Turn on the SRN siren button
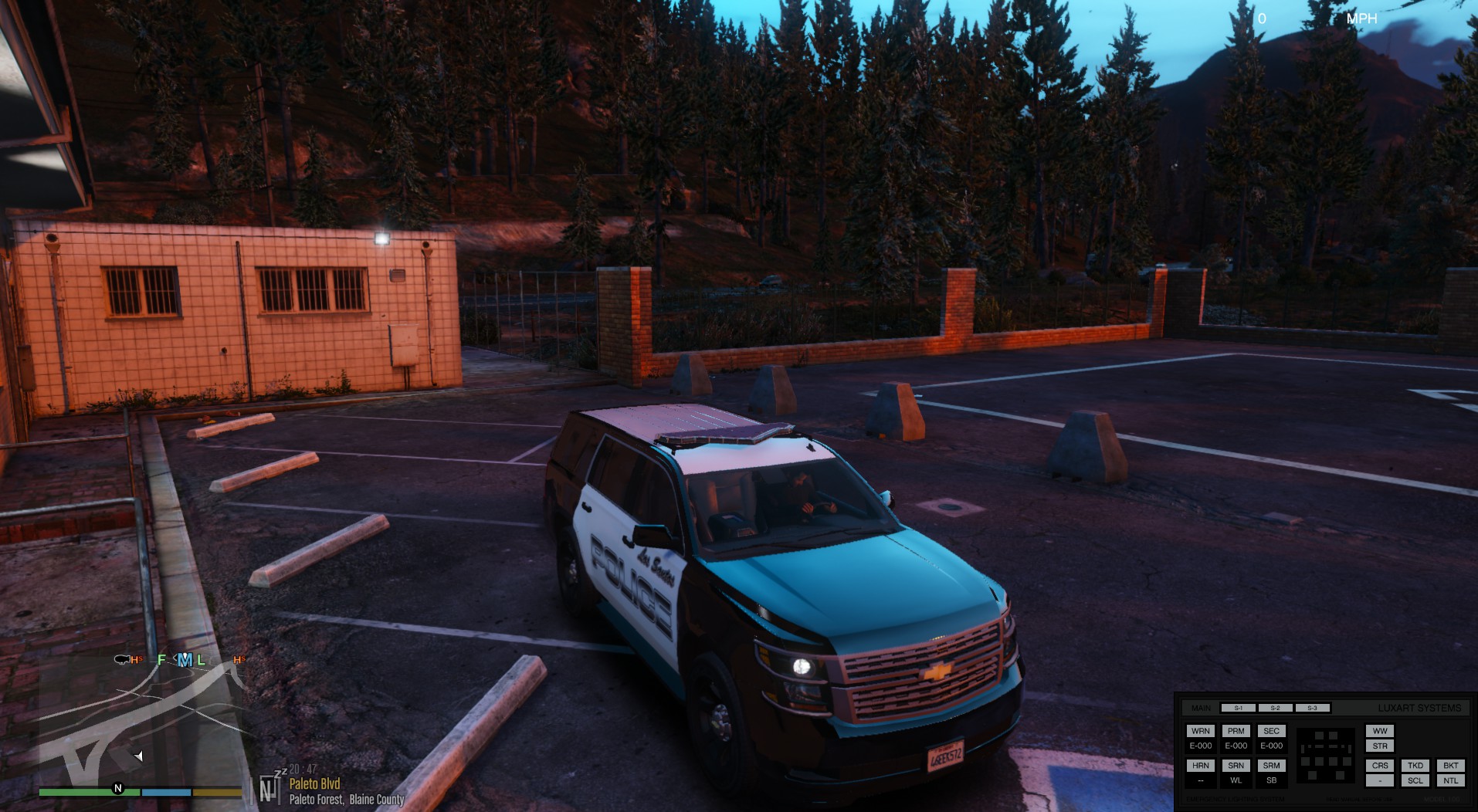 [1236, 766]
